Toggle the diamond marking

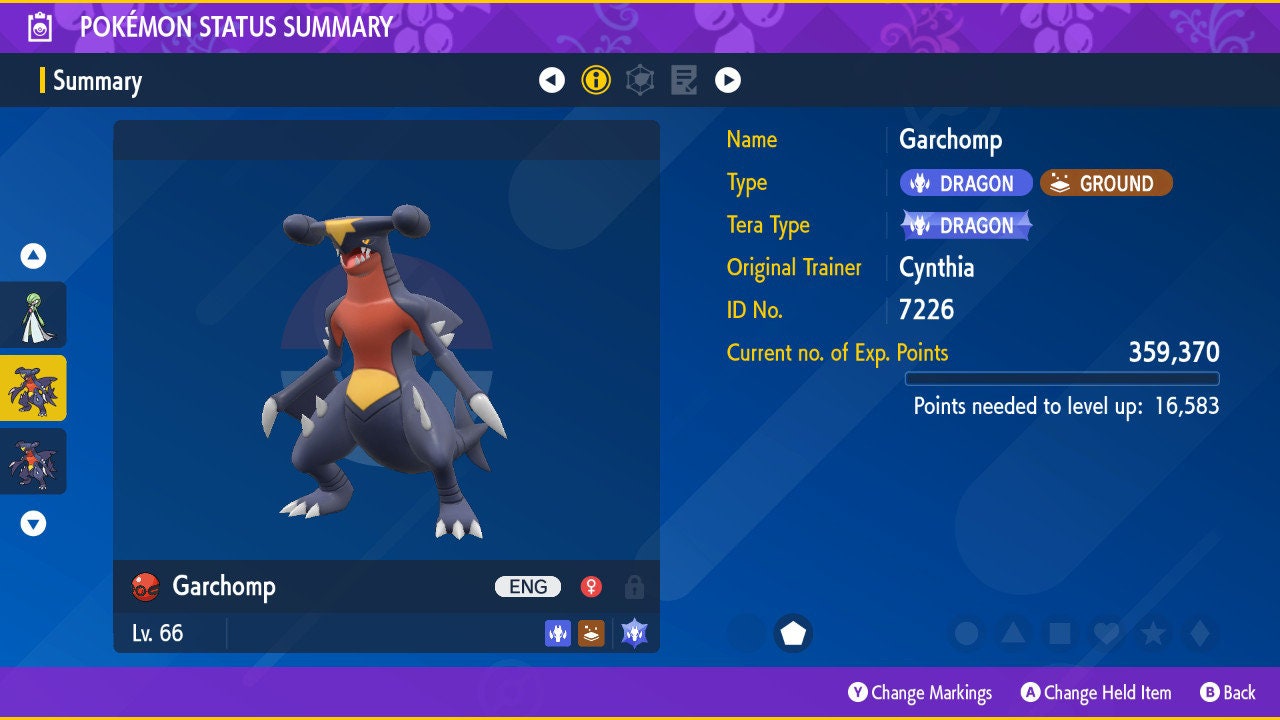(x=1199, y=633)
